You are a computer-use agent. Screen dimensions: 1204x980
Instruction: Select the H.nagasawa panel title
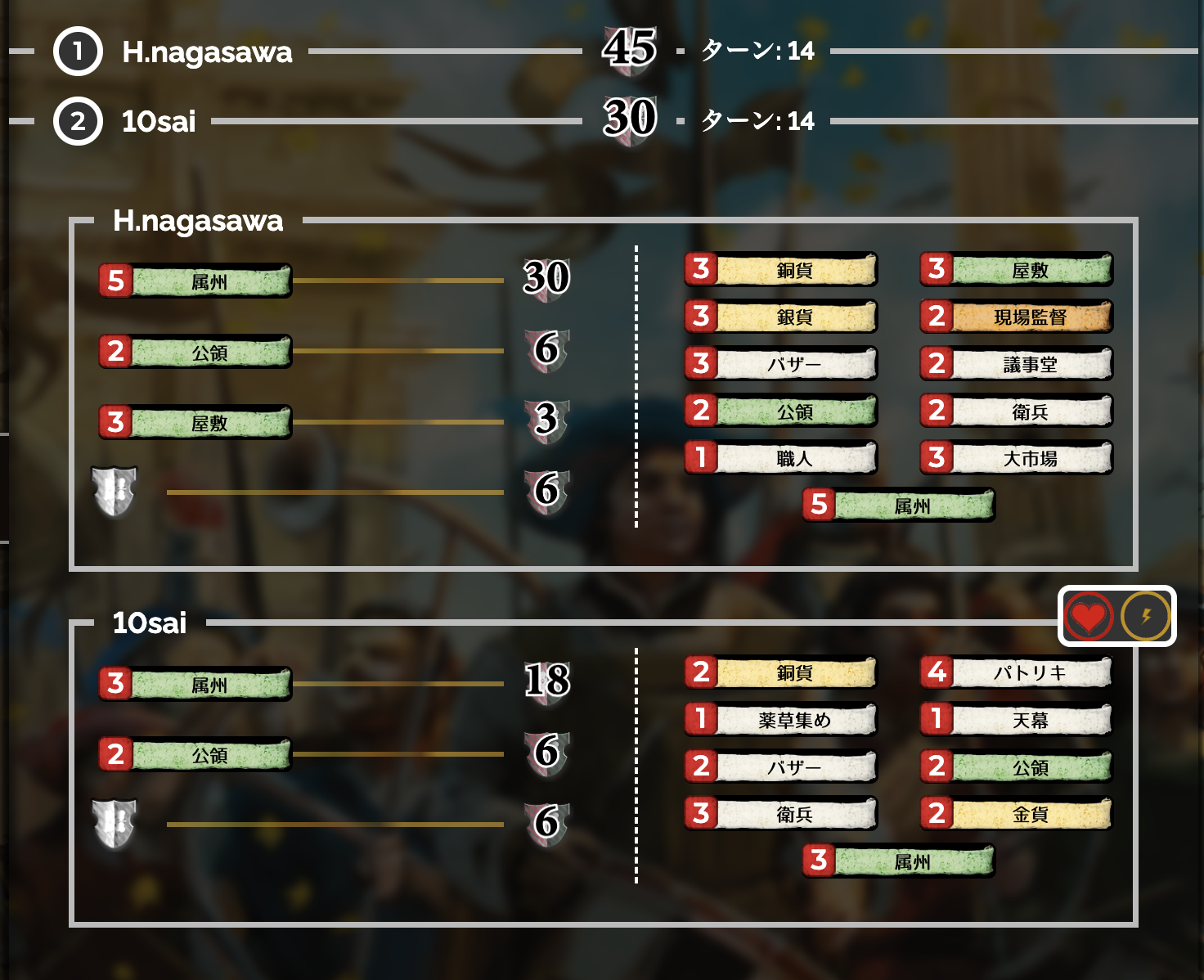[x=198, y=221]
